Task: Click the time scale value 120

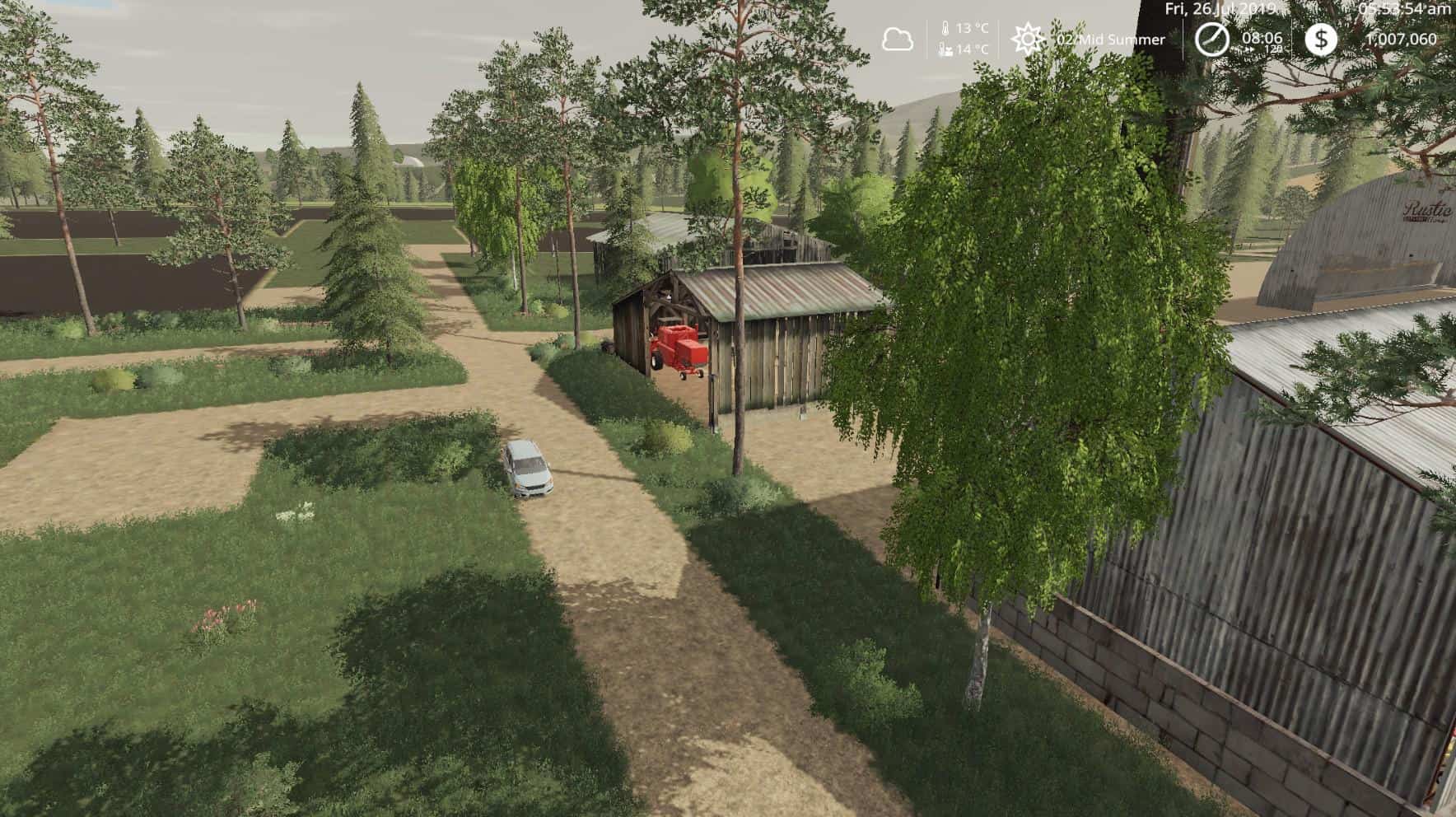Action: (x=1273, y=49)
